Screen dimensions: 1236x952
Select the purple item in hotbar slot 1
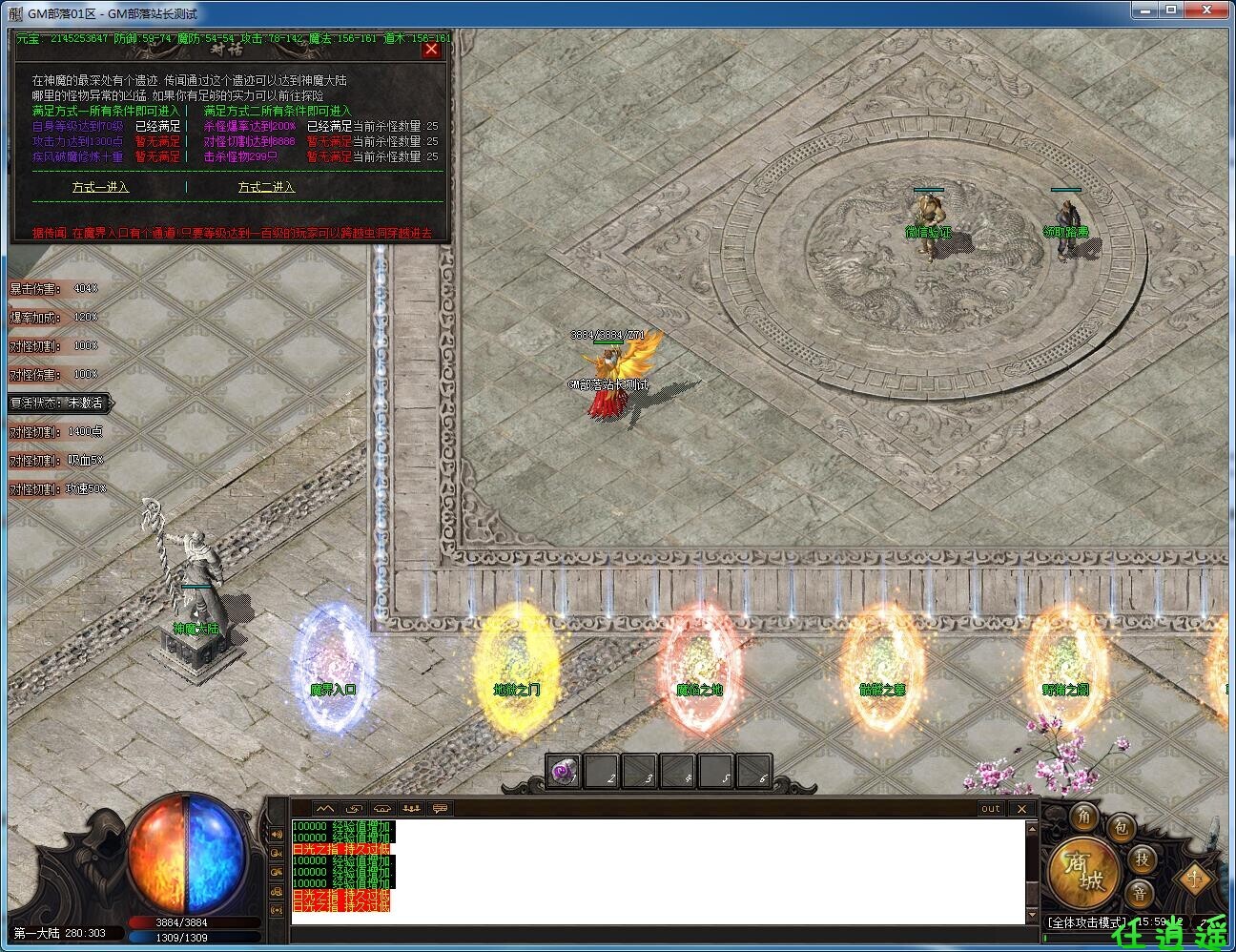coord(561,771)
